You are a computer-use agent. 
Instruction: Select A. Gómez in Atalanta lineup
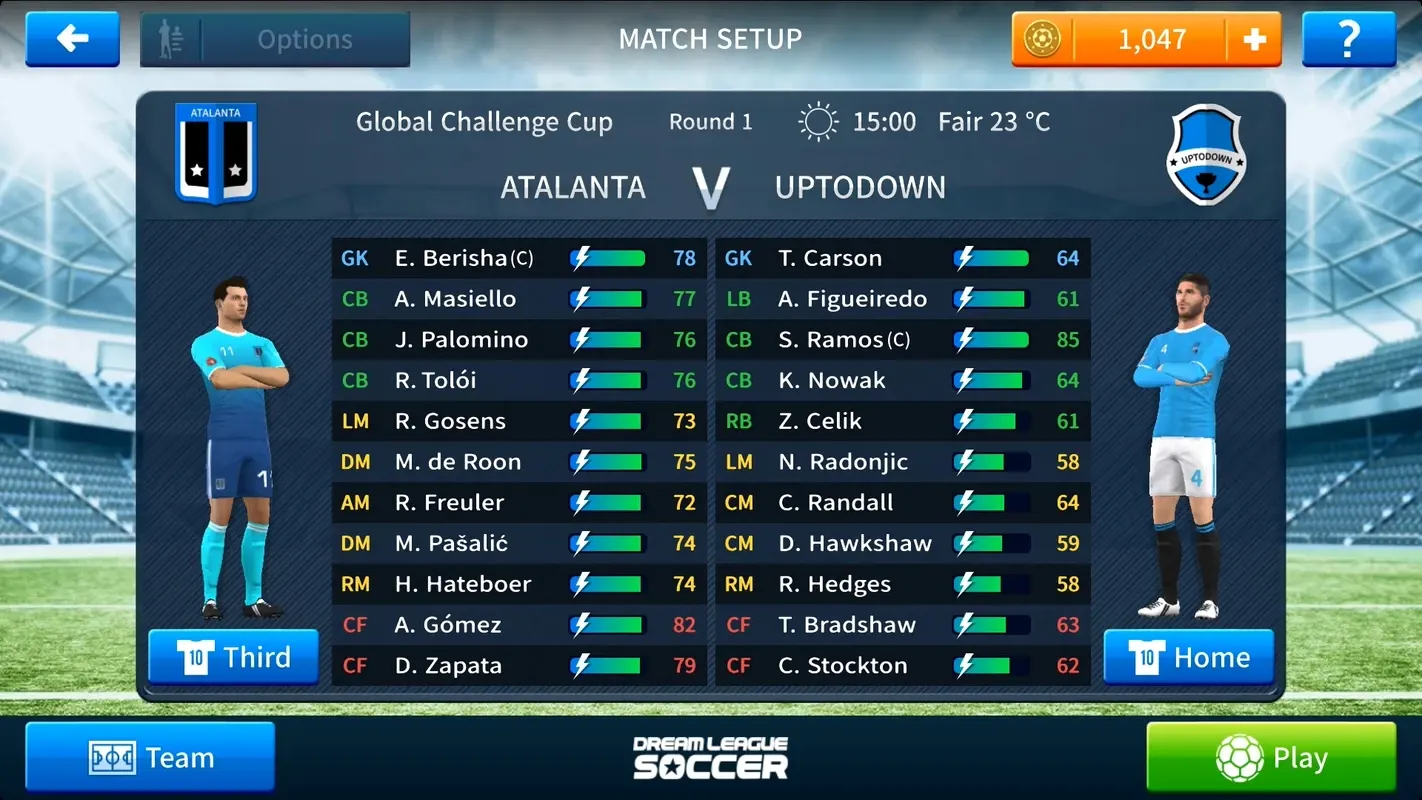(x=519, y=625)
